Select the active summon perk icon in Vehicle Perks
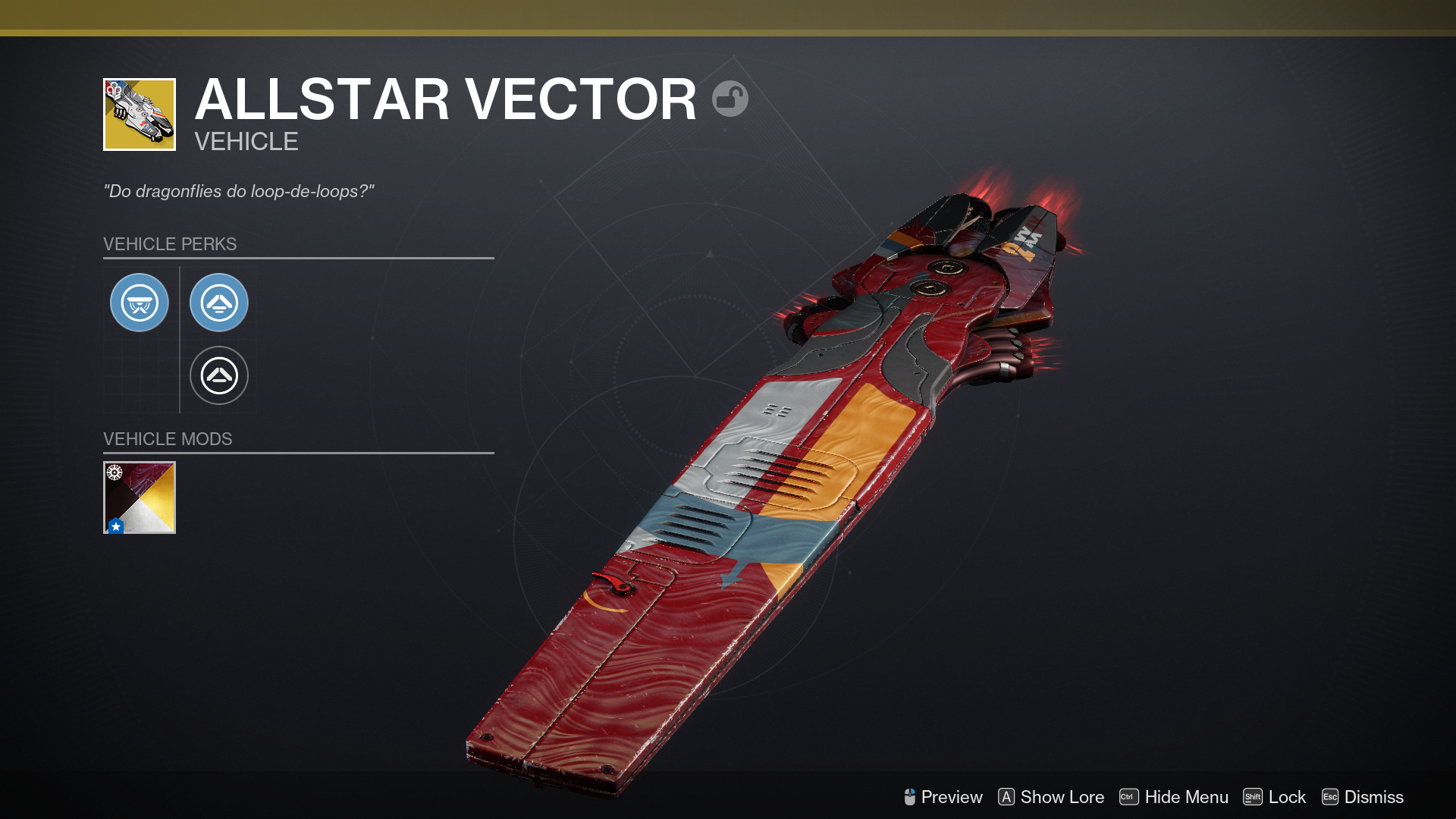Screen dimensions: 1456x819 (219, 302)
